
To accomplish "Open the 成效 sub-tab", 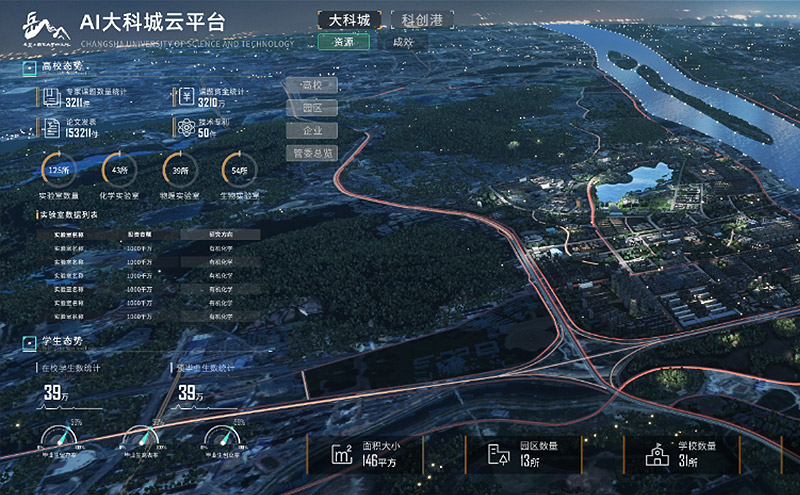I will click(x=403, y=42).
